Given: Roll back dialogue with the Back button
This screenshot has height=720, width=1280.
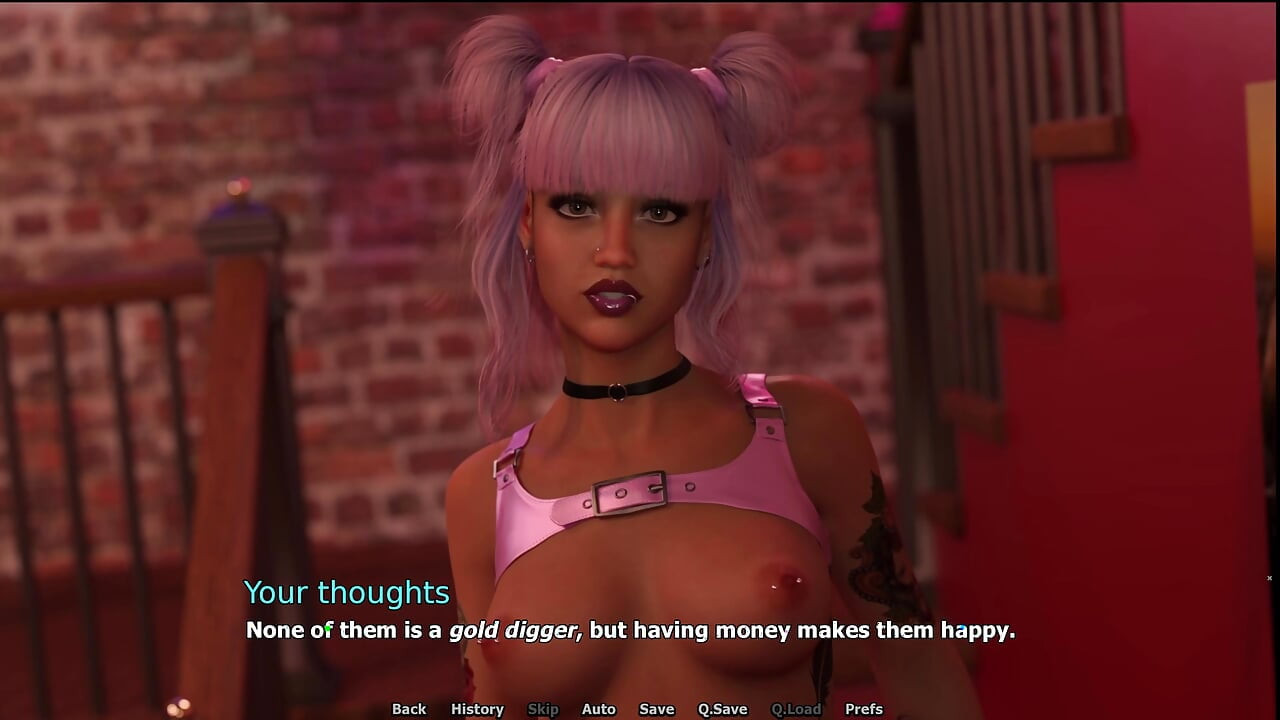Looking at the screenshot, I should point(408,709).
